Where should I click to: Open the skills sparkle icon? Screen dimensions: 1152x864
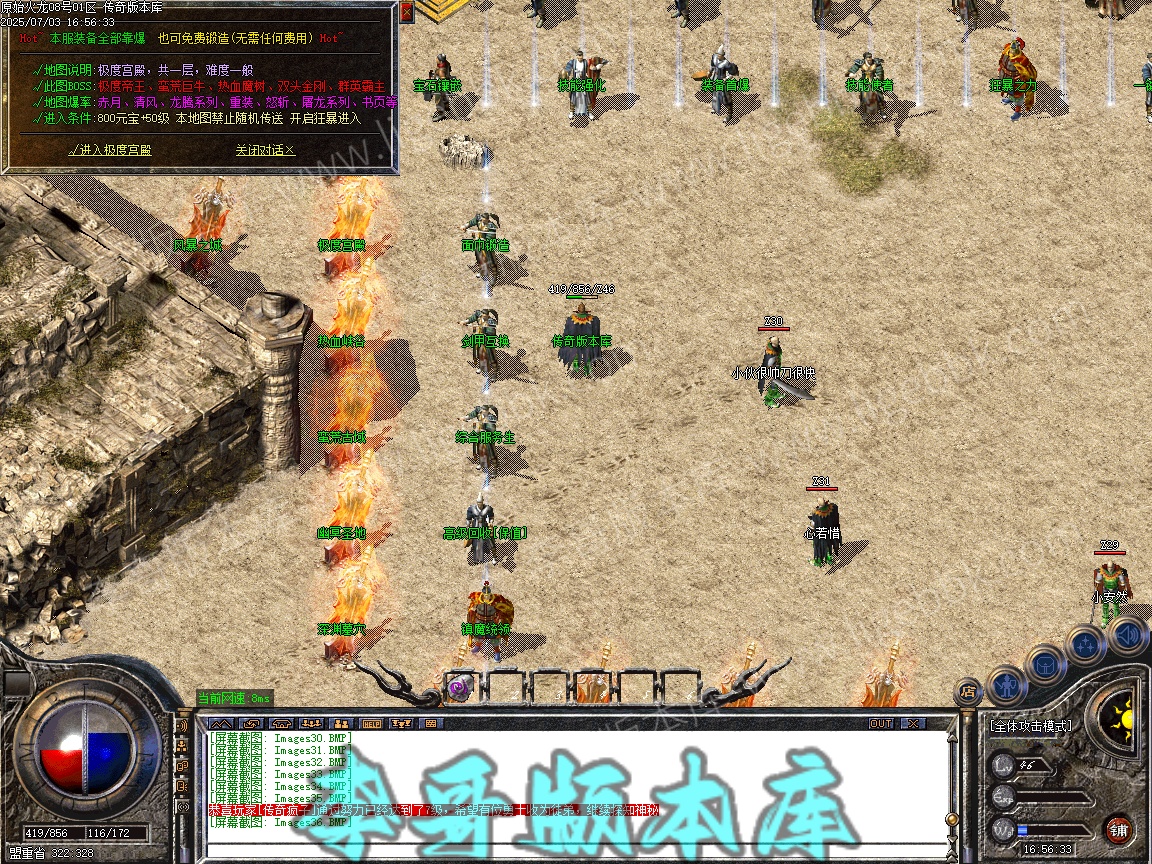point(1086,645)
